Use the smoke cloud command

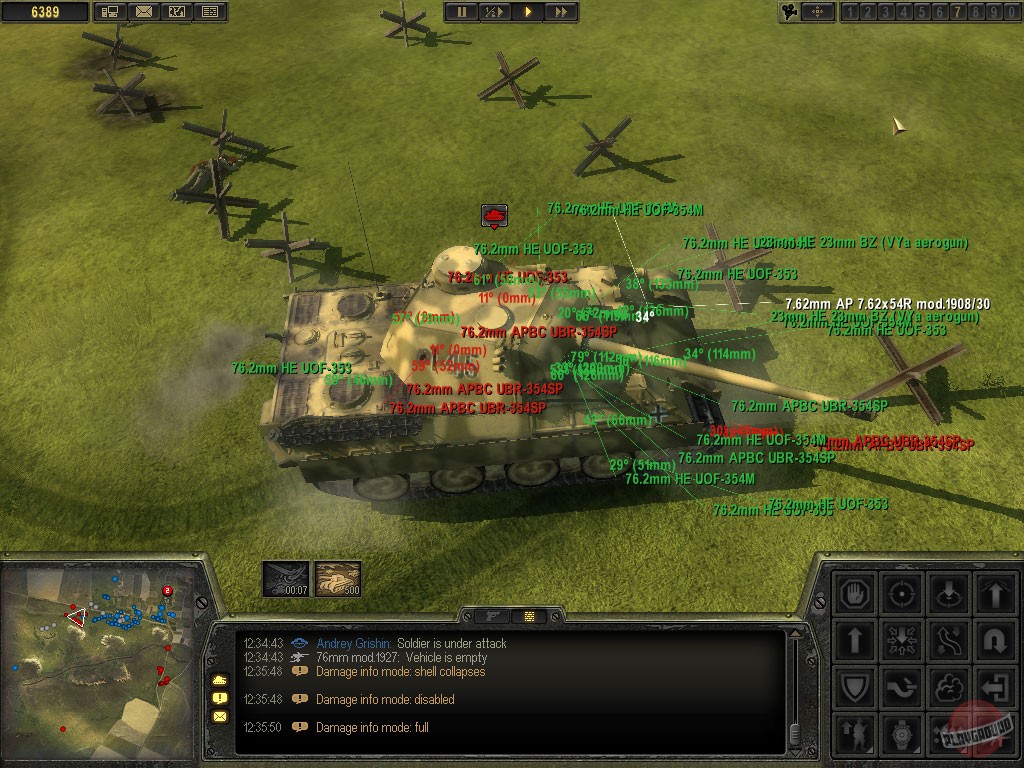pos(948,687)
